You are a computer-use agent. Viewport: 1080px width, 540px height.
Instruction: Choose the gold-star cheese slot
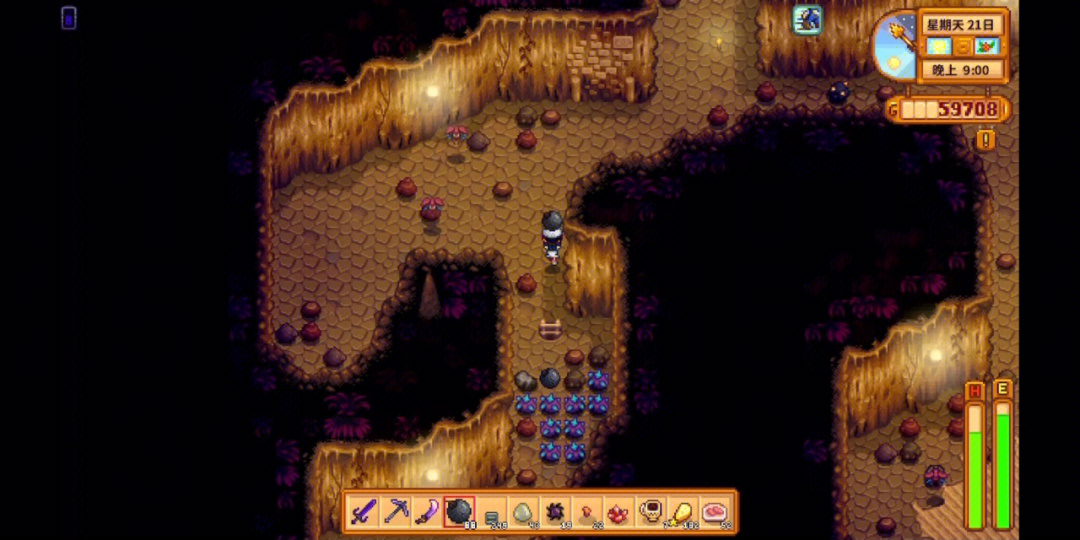point(683,513)
